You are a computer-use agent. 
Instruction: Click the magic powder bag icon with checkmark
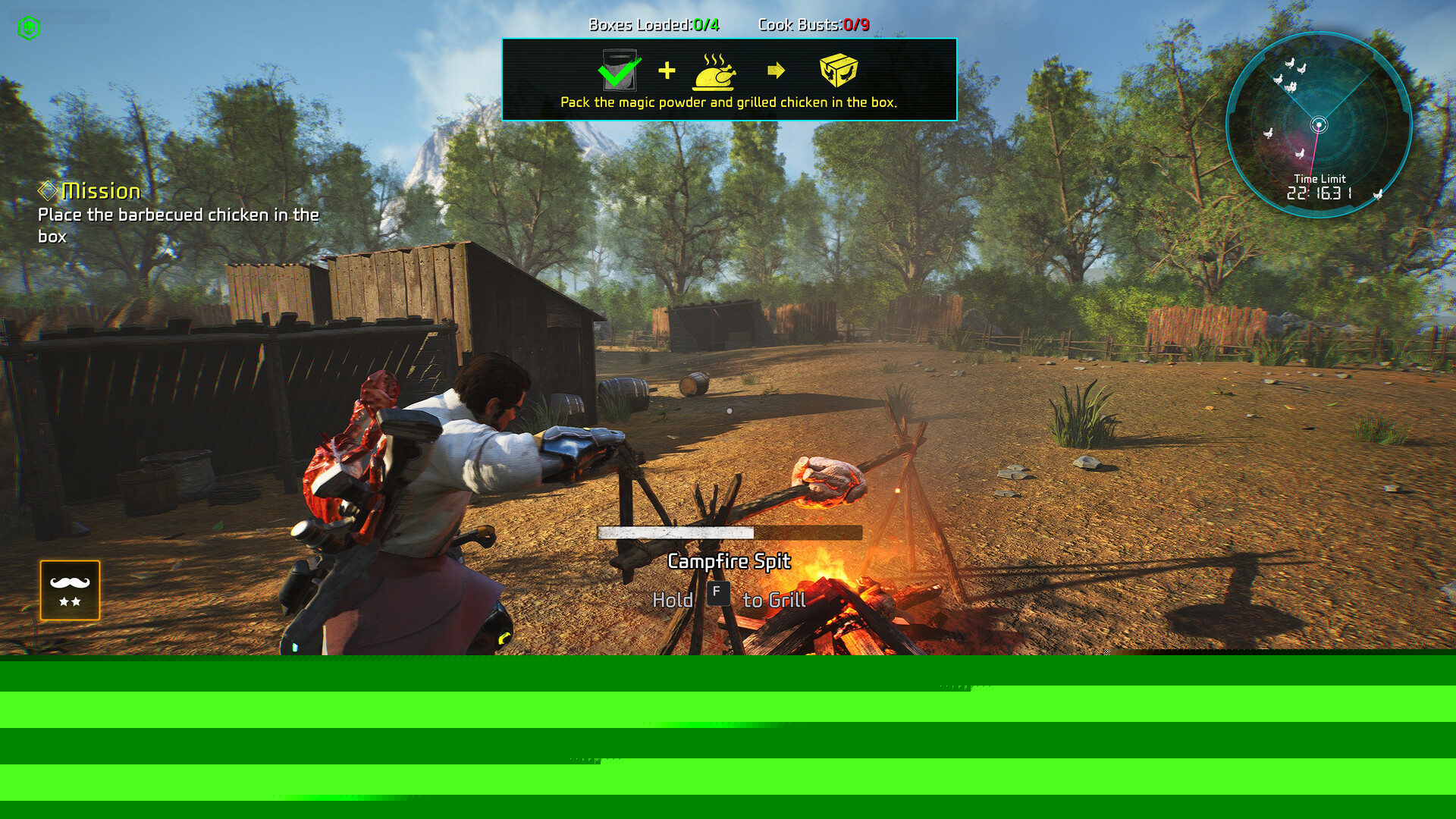point(620,71)
